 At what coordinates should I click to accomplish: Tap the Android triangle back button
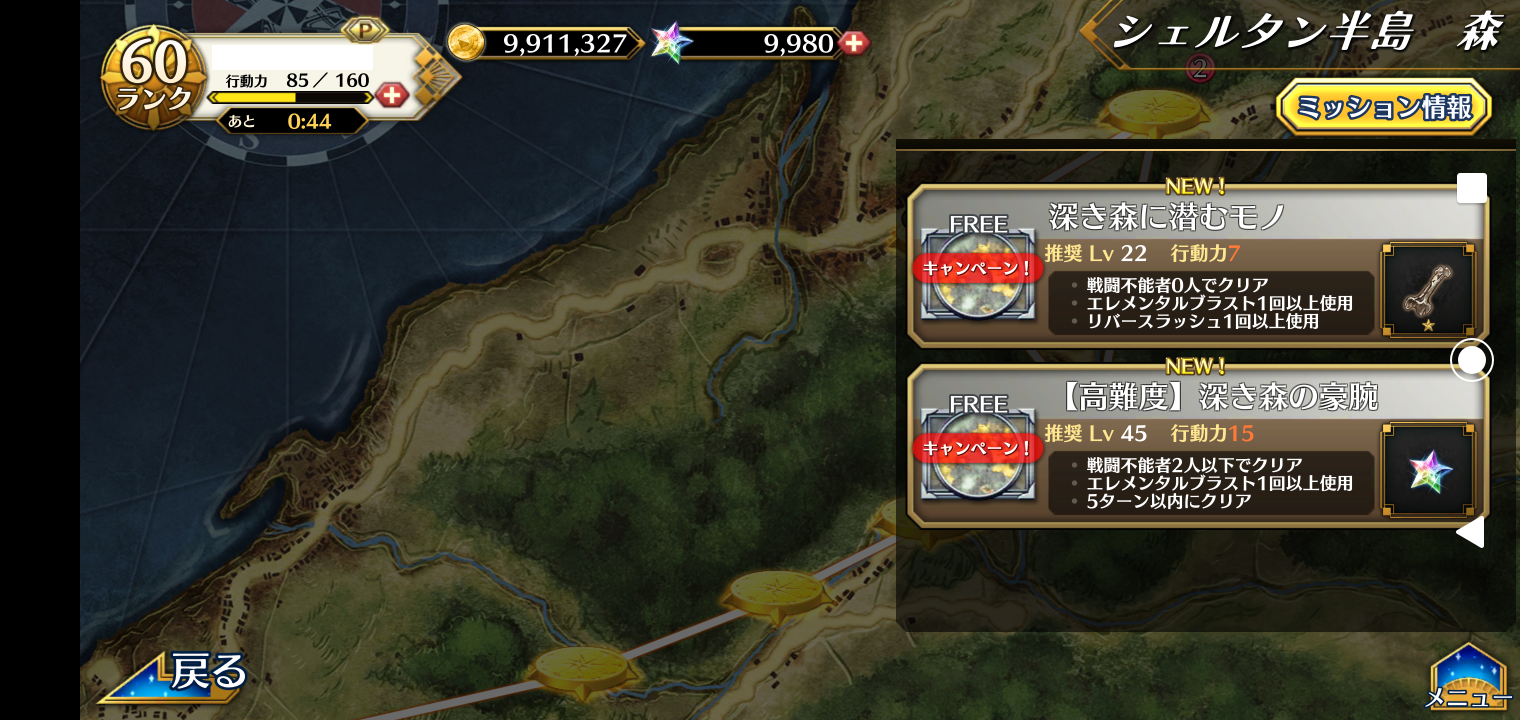pos(1470,532)
